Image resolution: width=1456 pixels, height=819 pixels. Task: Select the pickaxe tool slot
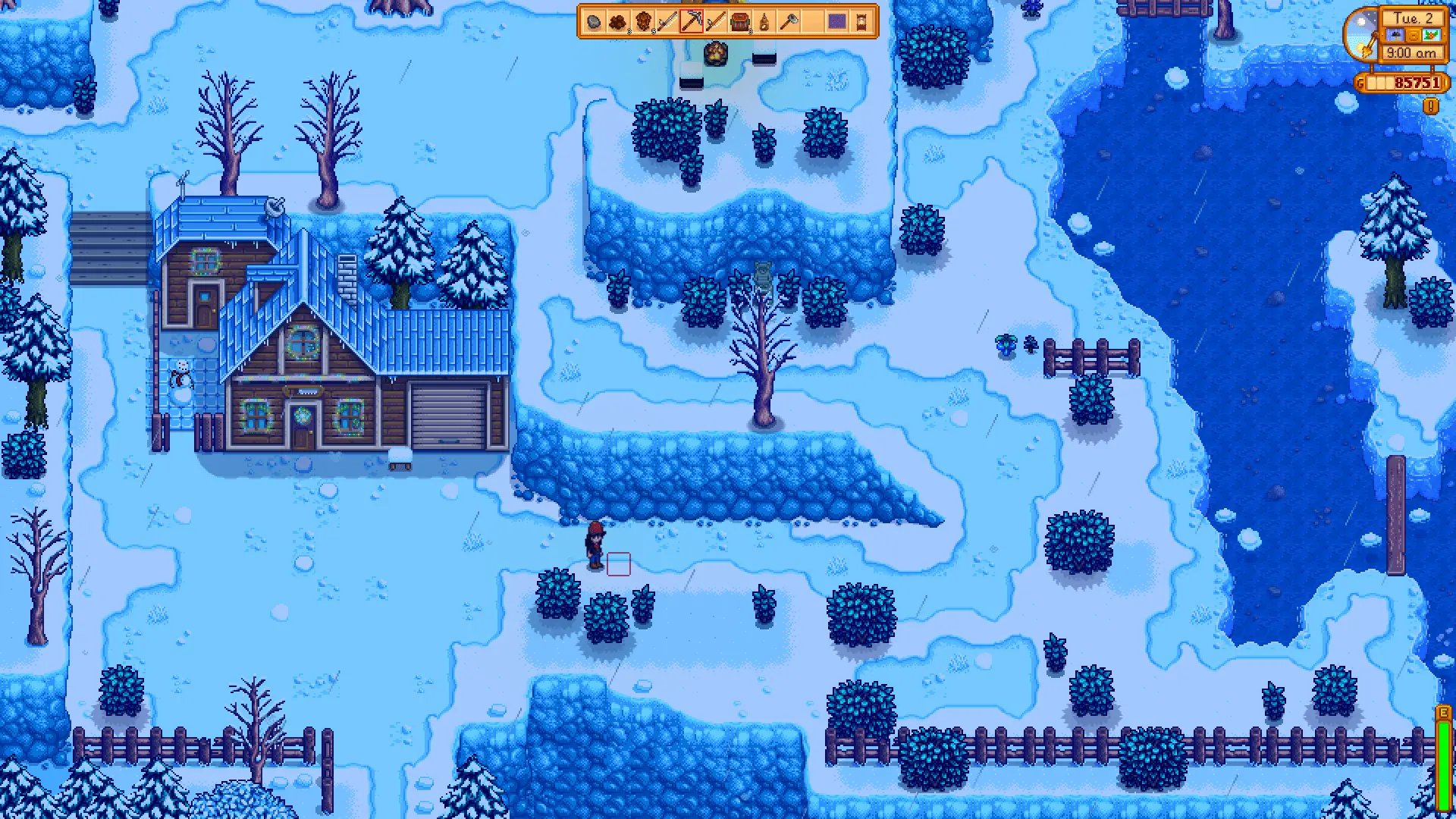click(x=691, y=22)
